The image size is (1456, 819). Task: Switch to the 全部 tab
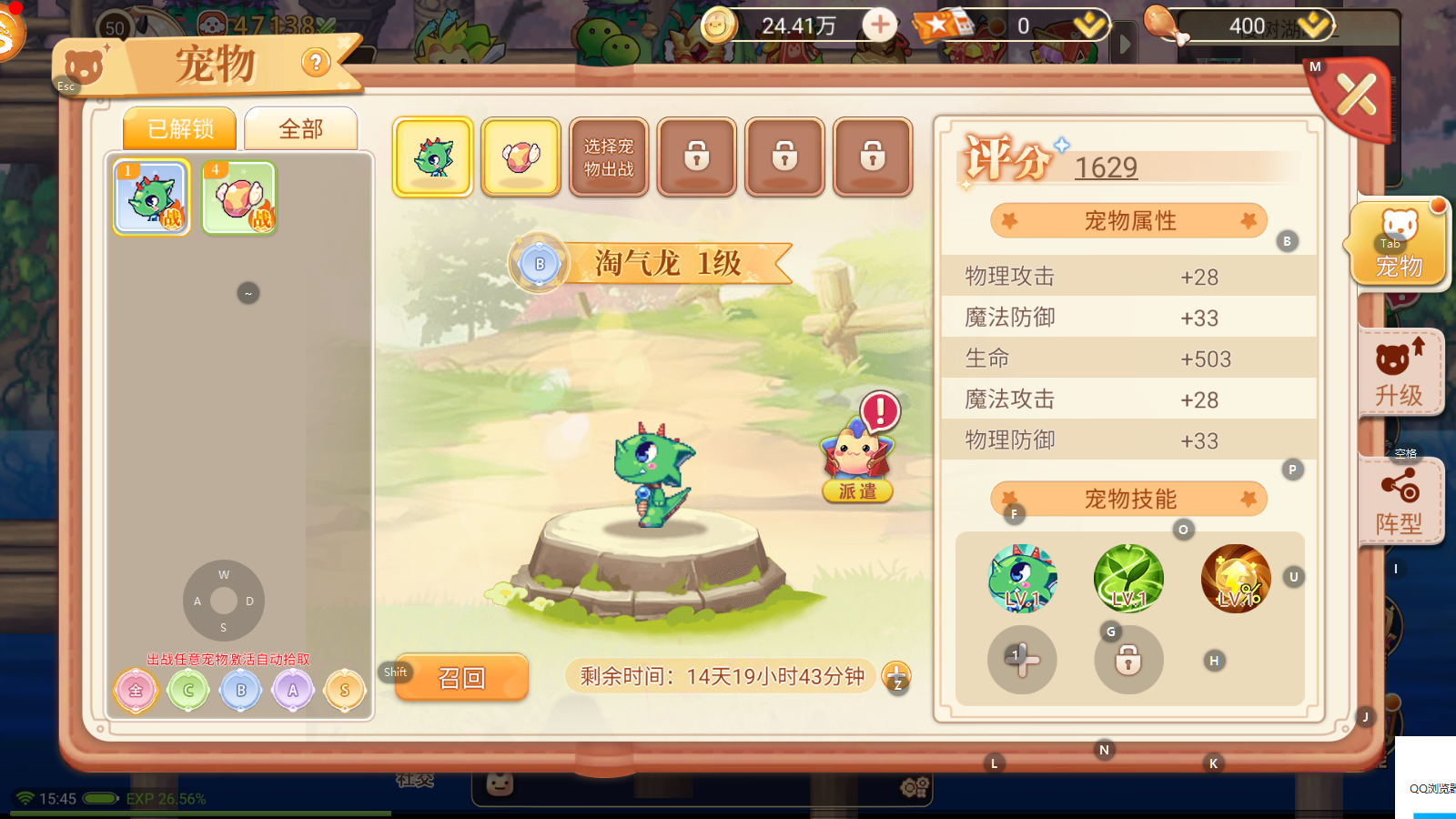click(300, 129)
